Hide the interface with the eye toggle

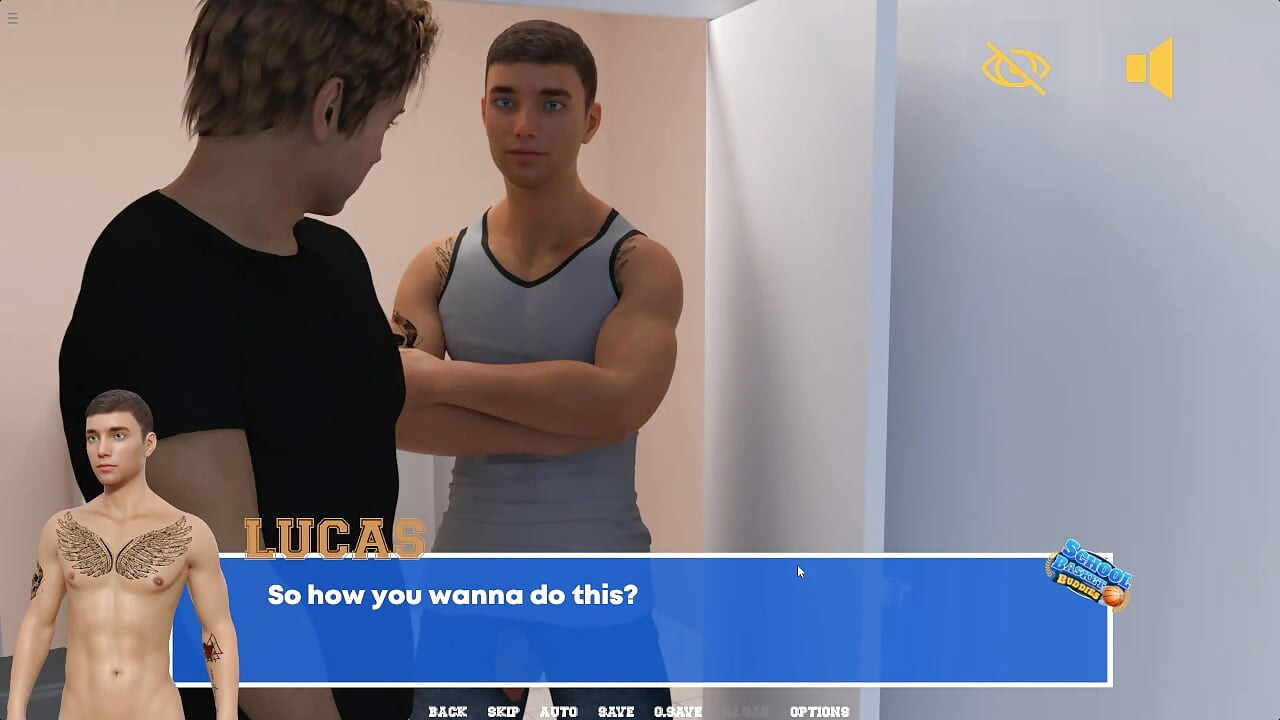pyautogui.click(x=1014, y=68)
